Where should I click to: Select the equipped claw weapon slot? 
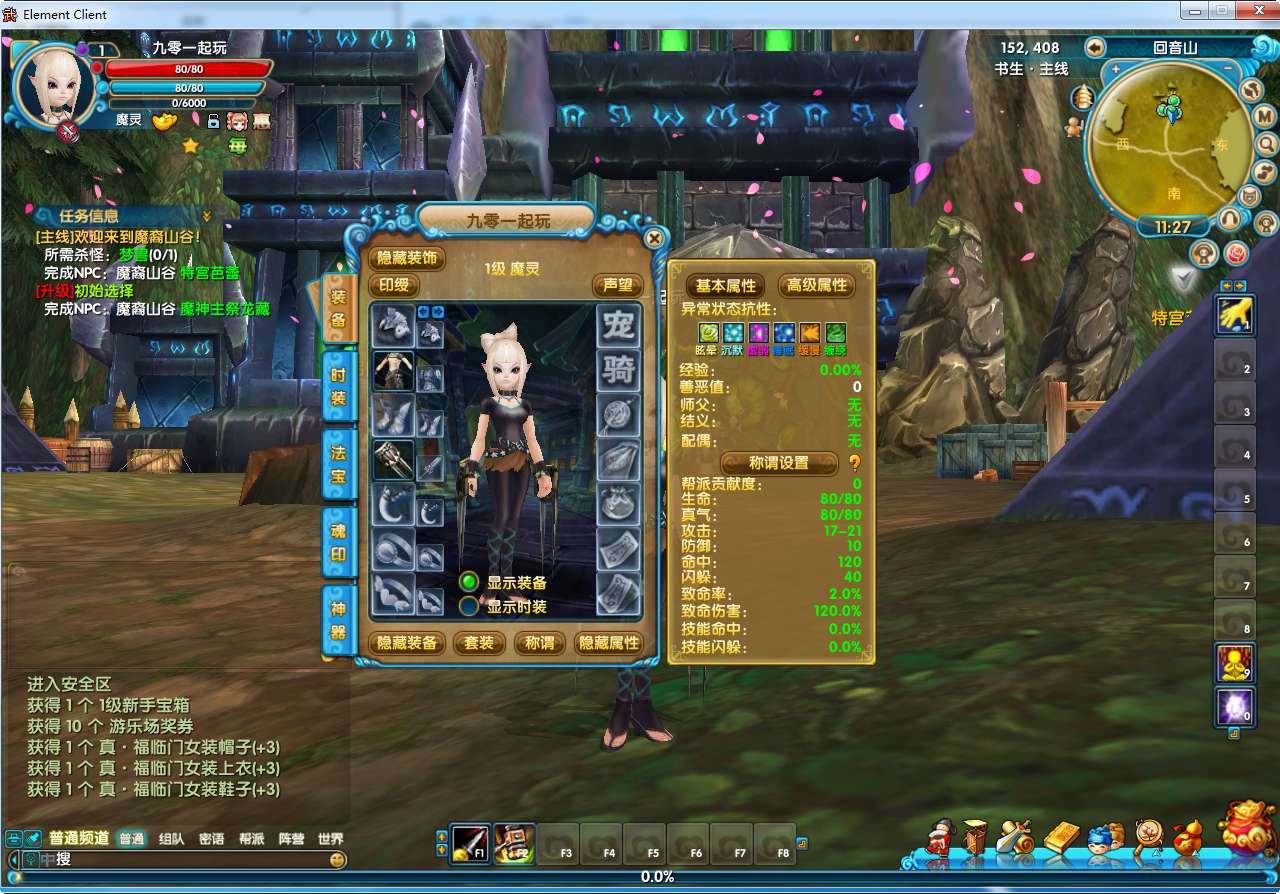(x=393, y=459)
